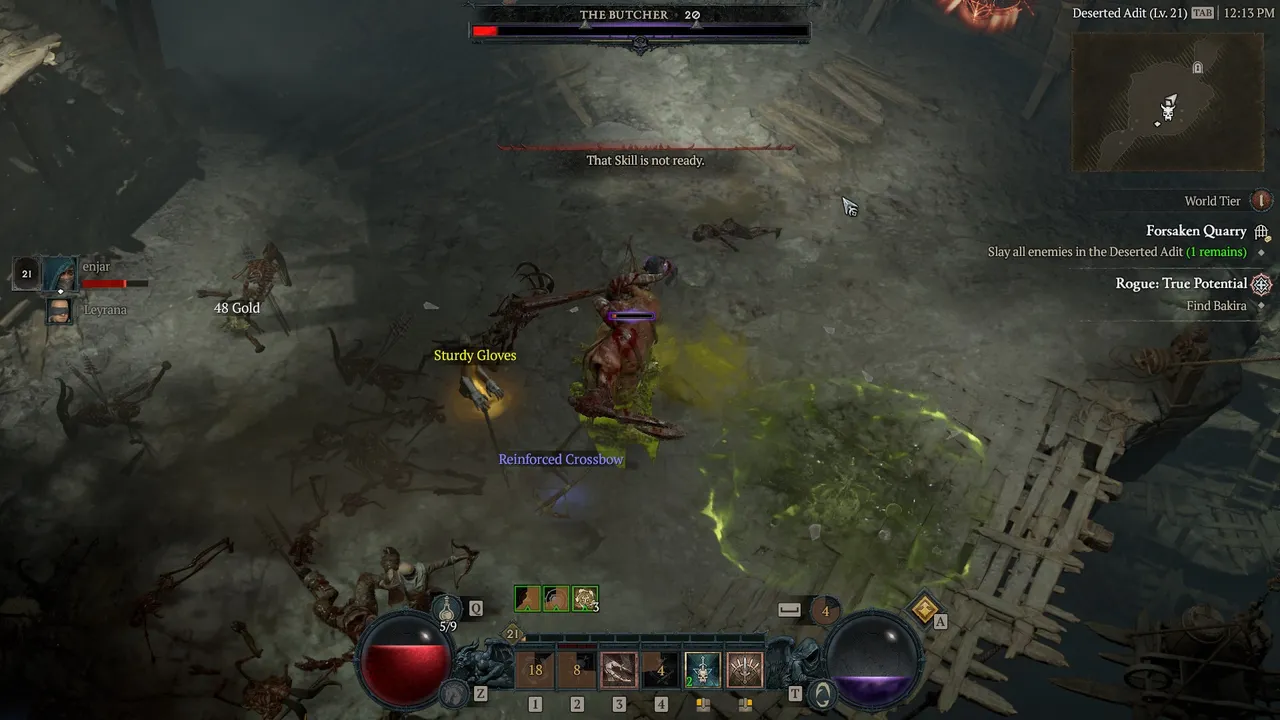Click the evade cooldown icon
Viewport: 1280px width, 720px height.
[x=825, y=609]
